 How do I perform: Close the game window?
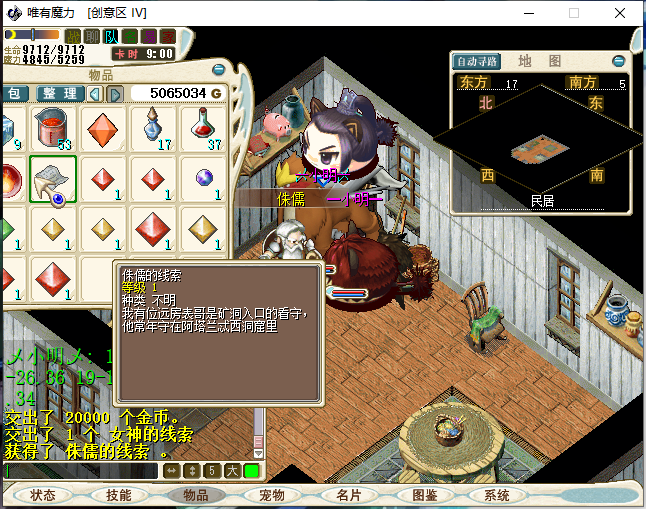click(x=619, y=14)
